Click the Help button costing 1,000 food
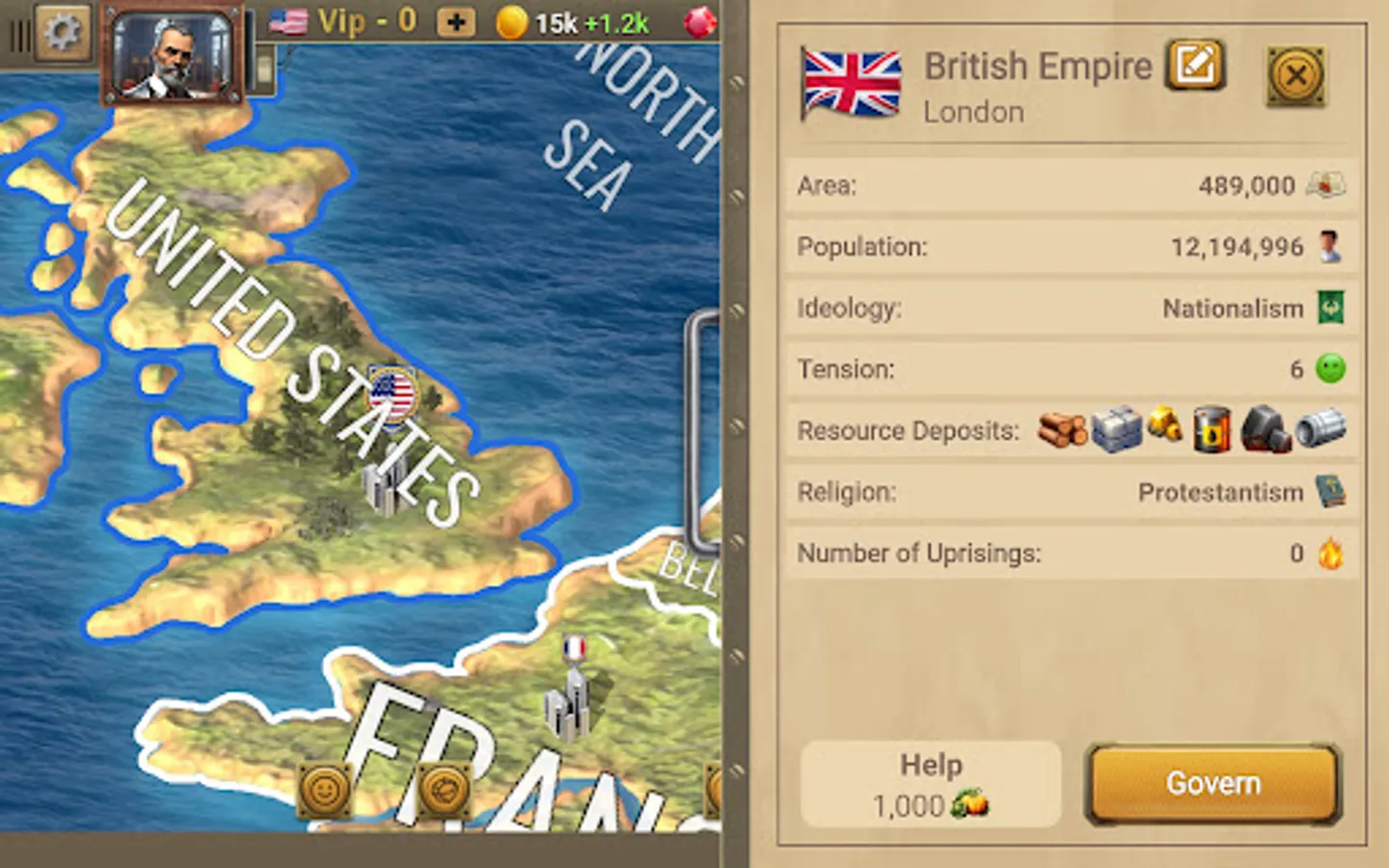The width and height of the screenshot is (1389, 868). point(929,783)
